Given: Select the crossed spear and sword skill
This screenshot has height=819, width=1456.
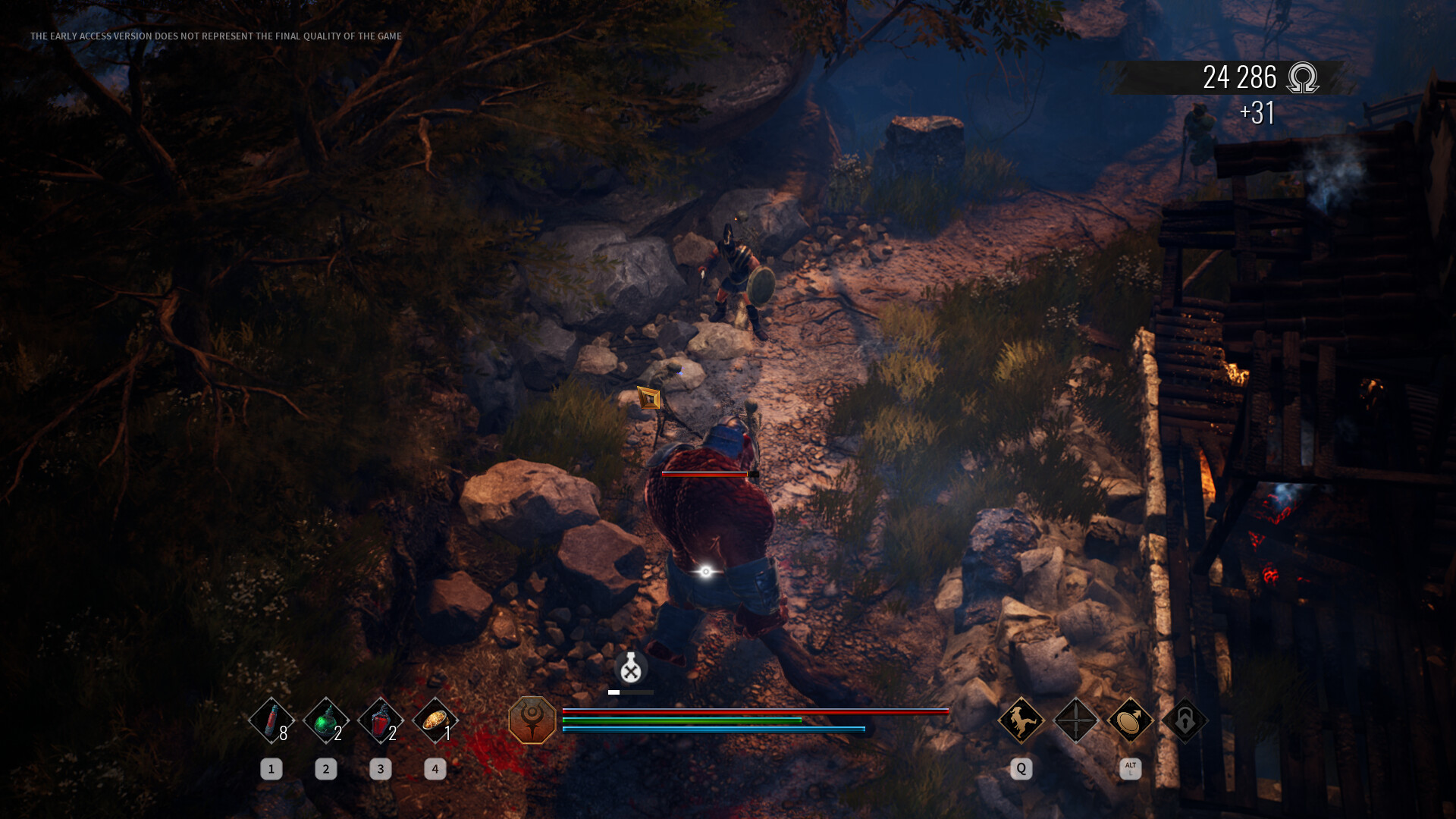Looking at the screenshot, I should tap(1075, 720).
